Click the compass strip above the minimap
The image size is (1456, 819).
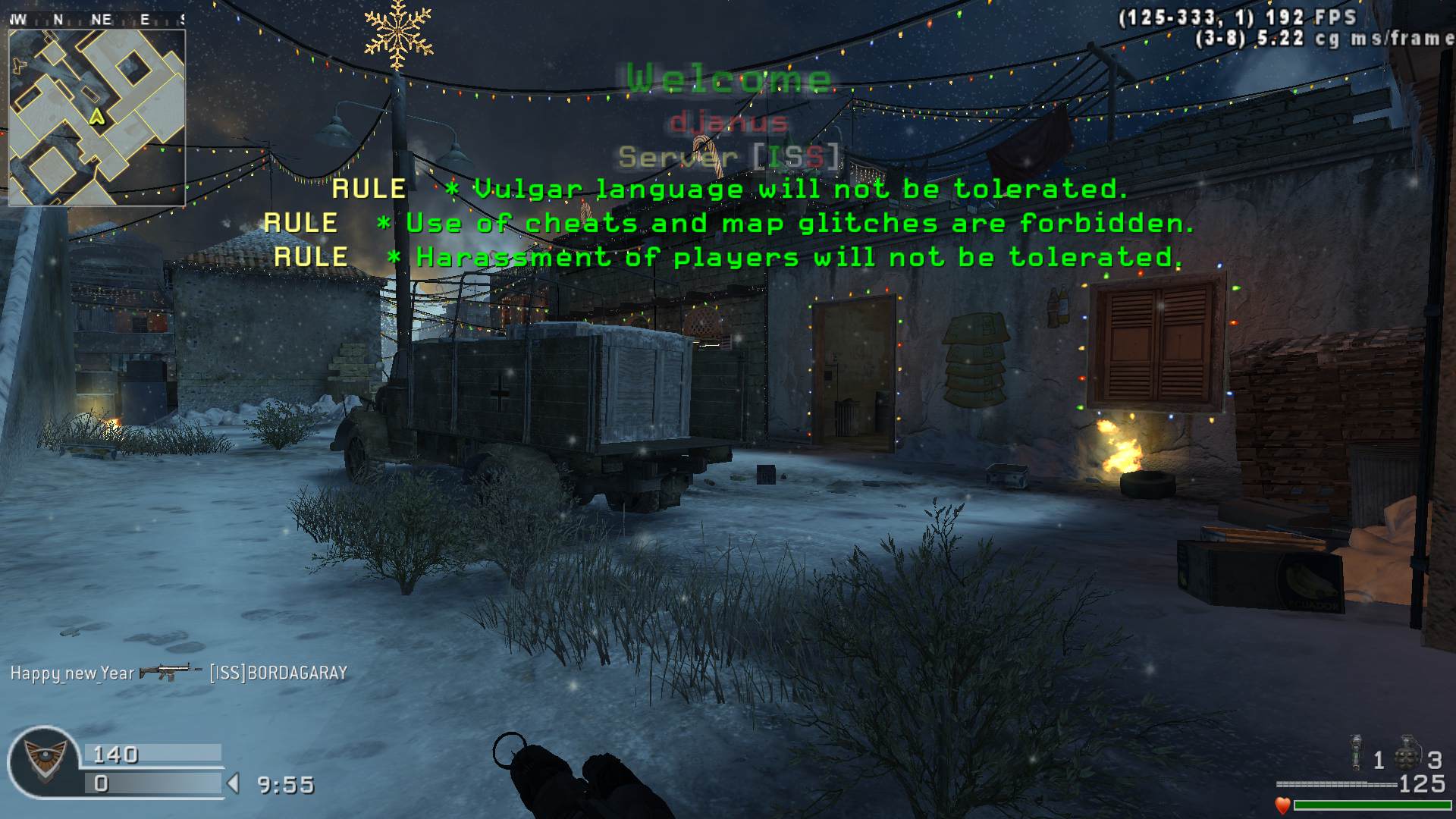click(x=97, y=20)
